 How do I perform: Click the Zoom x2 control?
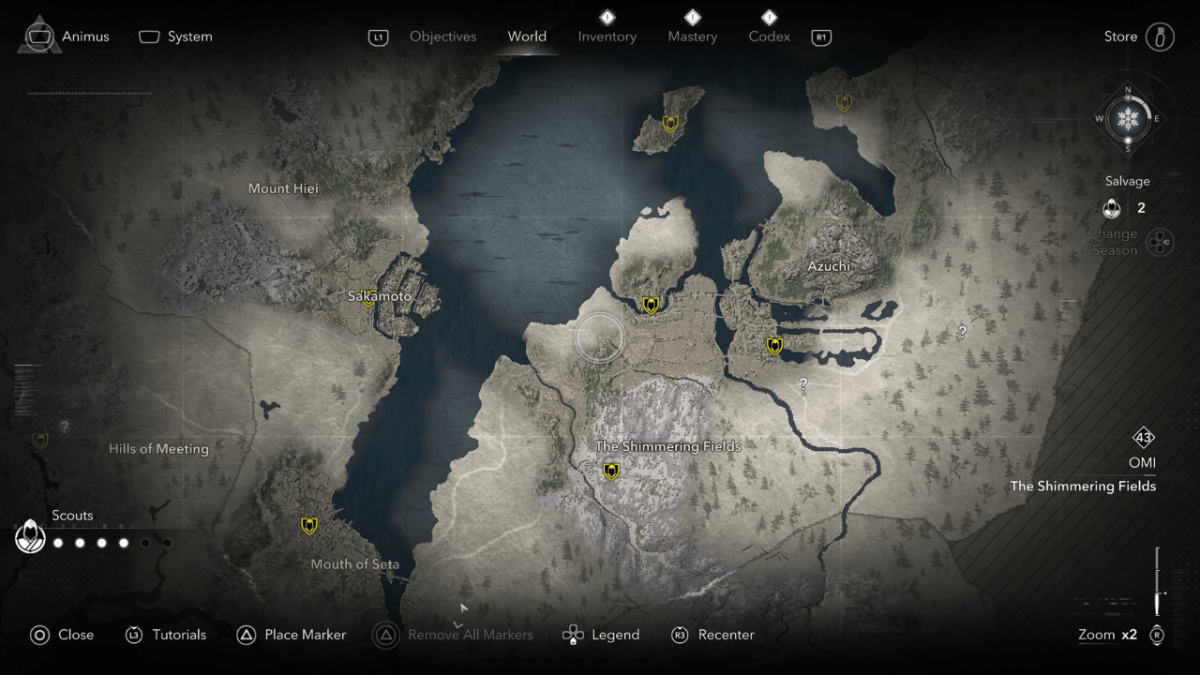pyautogui.click(x=1120, y=634)
